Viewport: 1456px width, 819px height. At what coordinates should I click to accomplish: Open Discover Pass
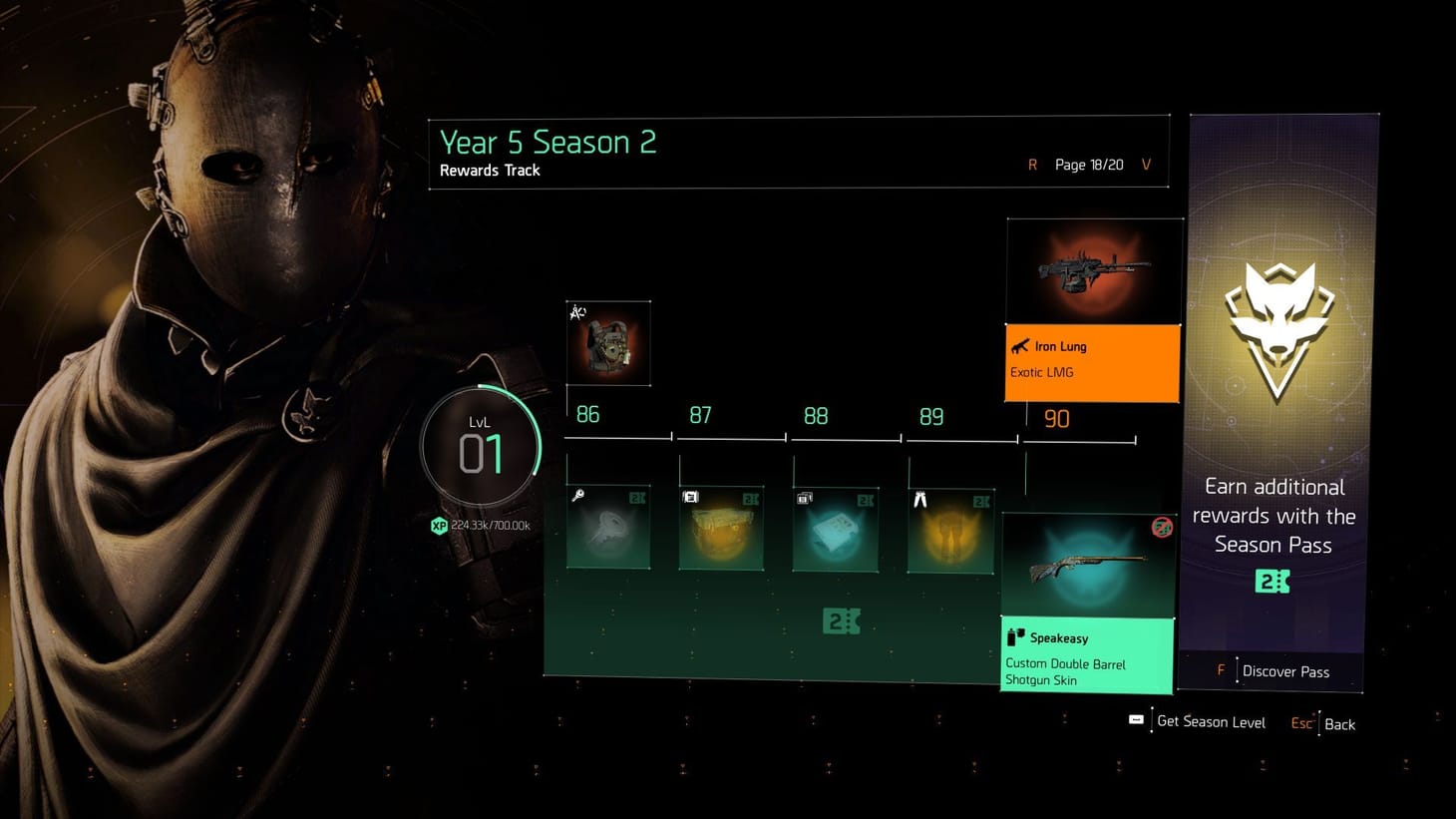click(1286, 670)
